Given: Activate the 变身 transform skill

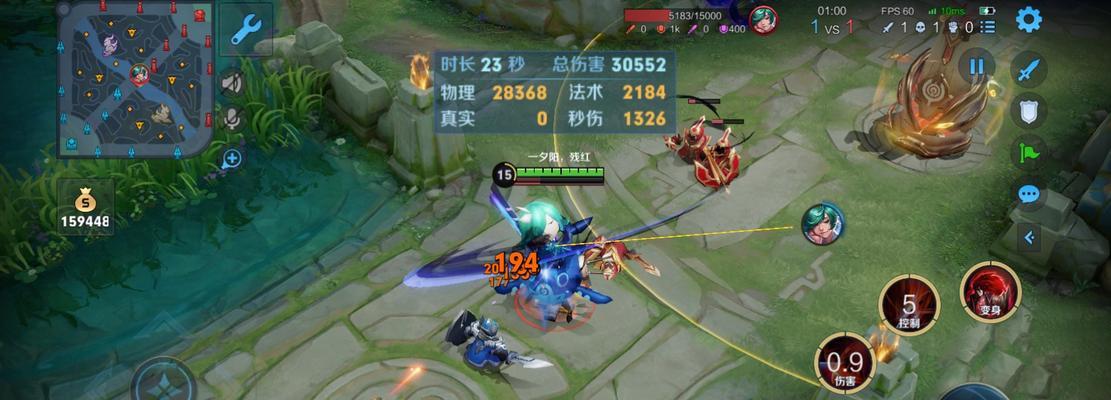Looking at the screenshot, I should point(989,291).
